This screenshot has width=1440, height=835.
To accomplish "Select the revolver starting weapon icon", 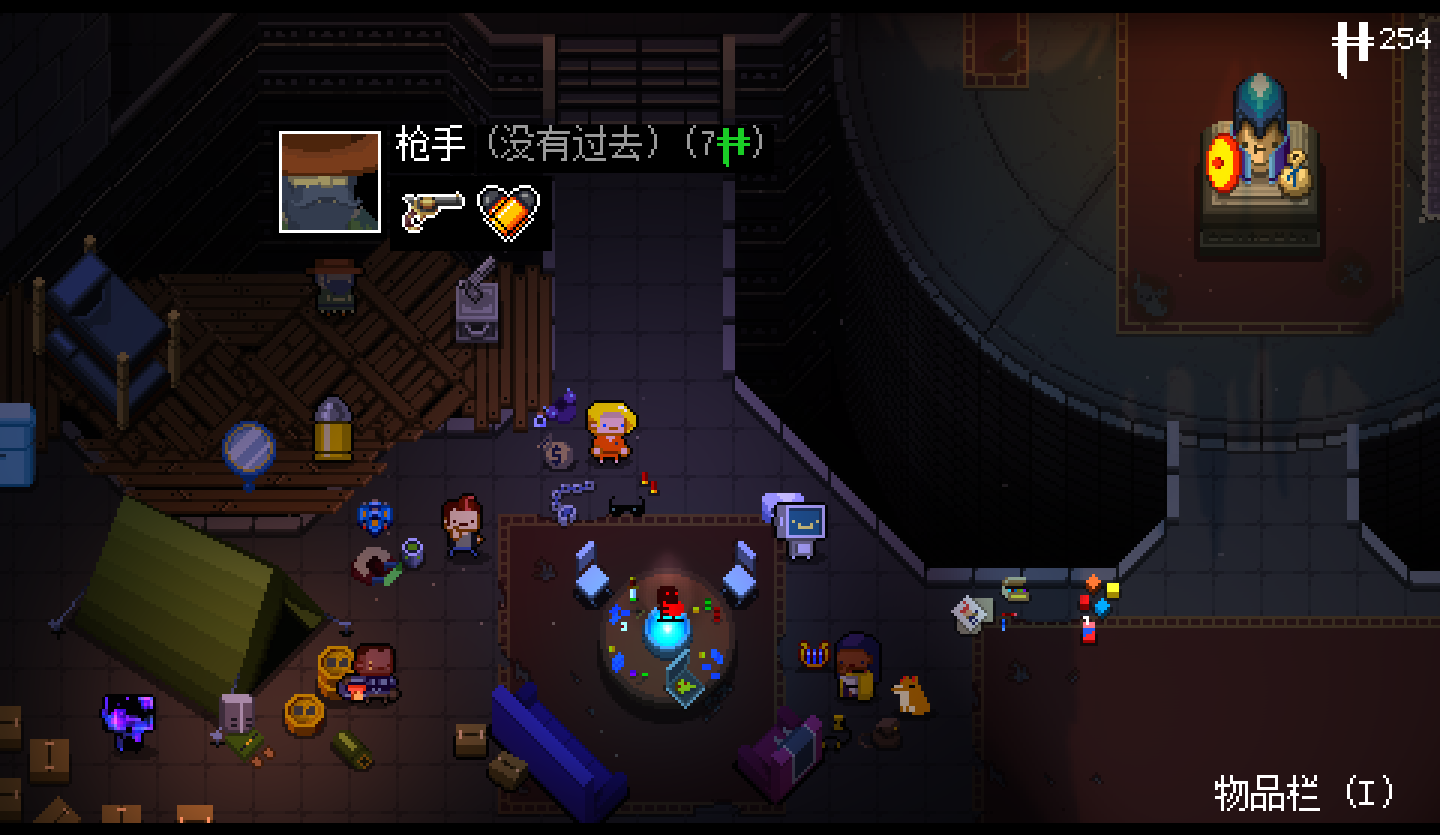I will click(x=433, y=209).
